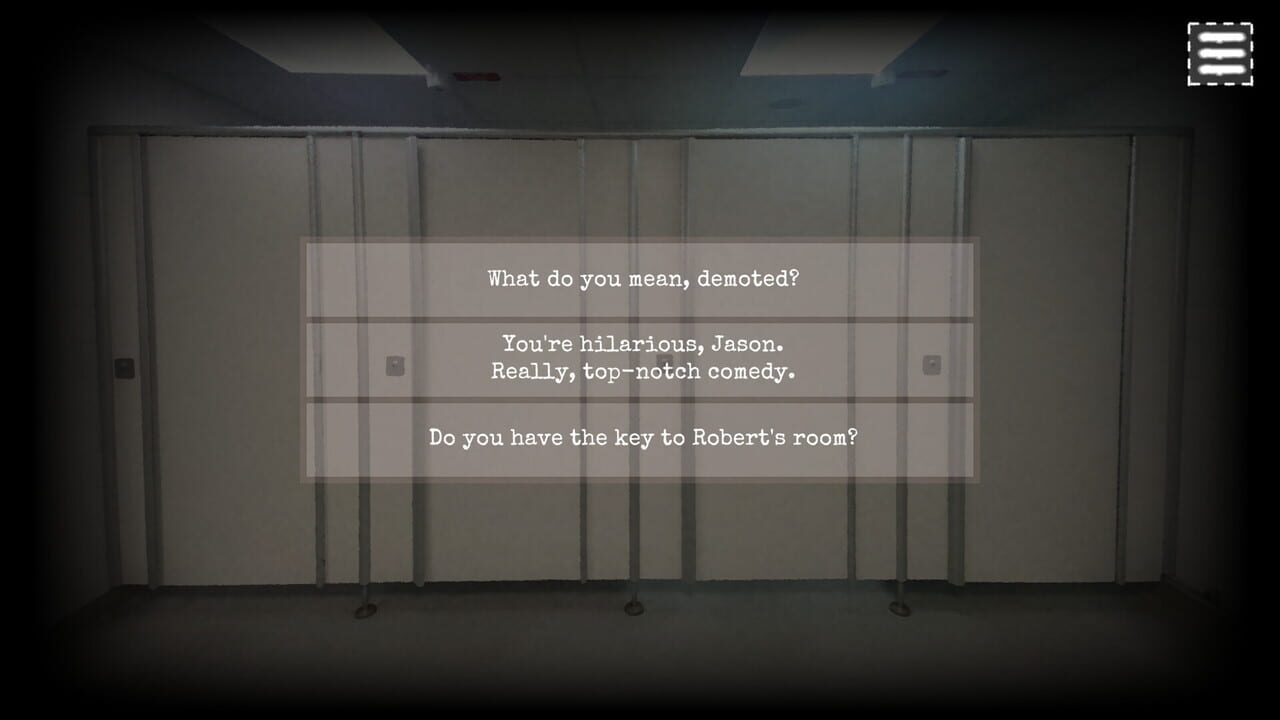Click the latch on the second stall door
Image resolution: width=1280 pixels, height=720 pixels.
395,365
